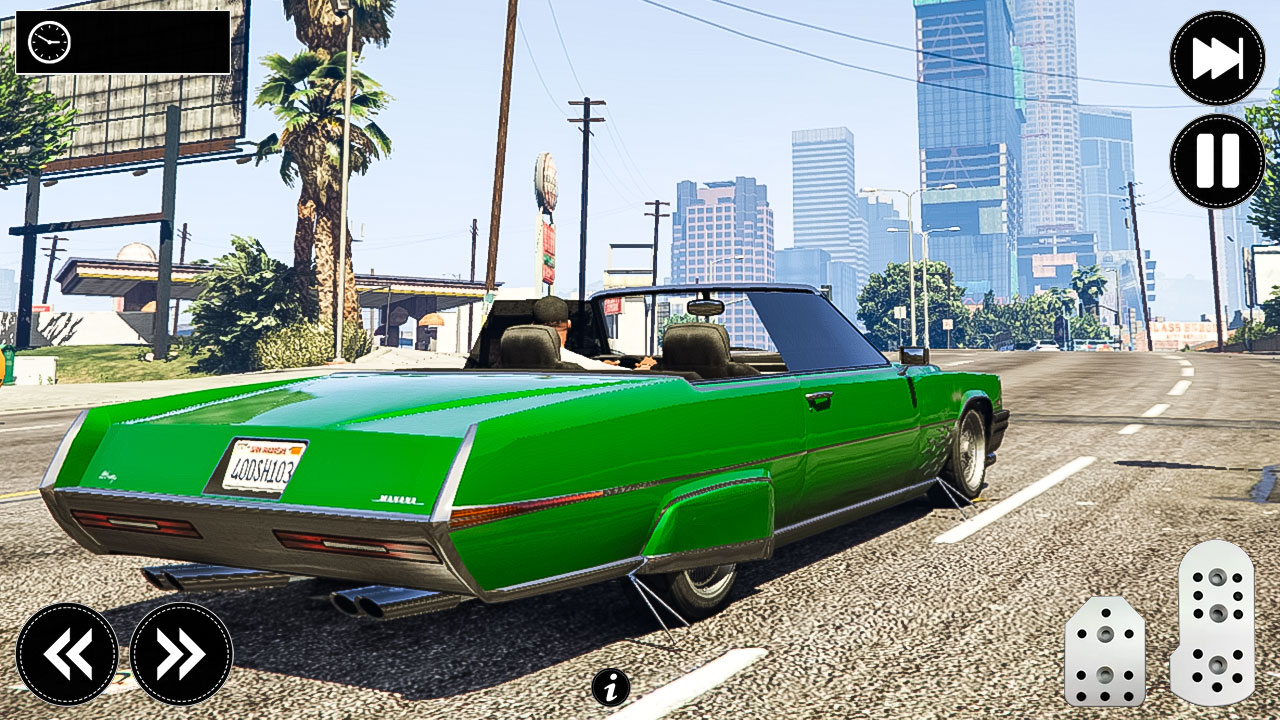Tap the fast-forward skip button
1280x720 pixels.
1217,58
